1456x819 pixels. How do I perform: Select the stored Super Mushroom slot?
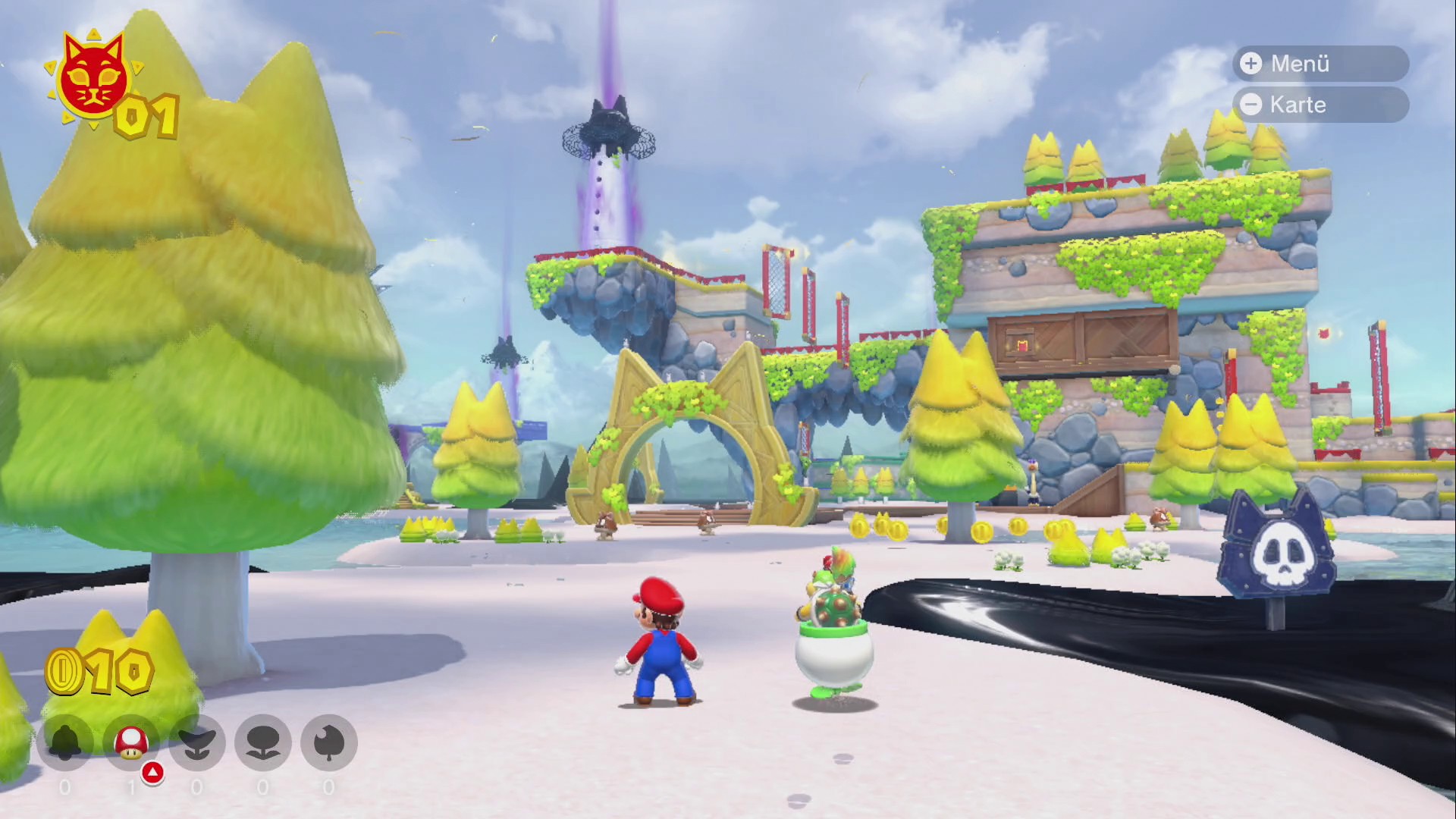pyautogui.click(x=131, y=742)
